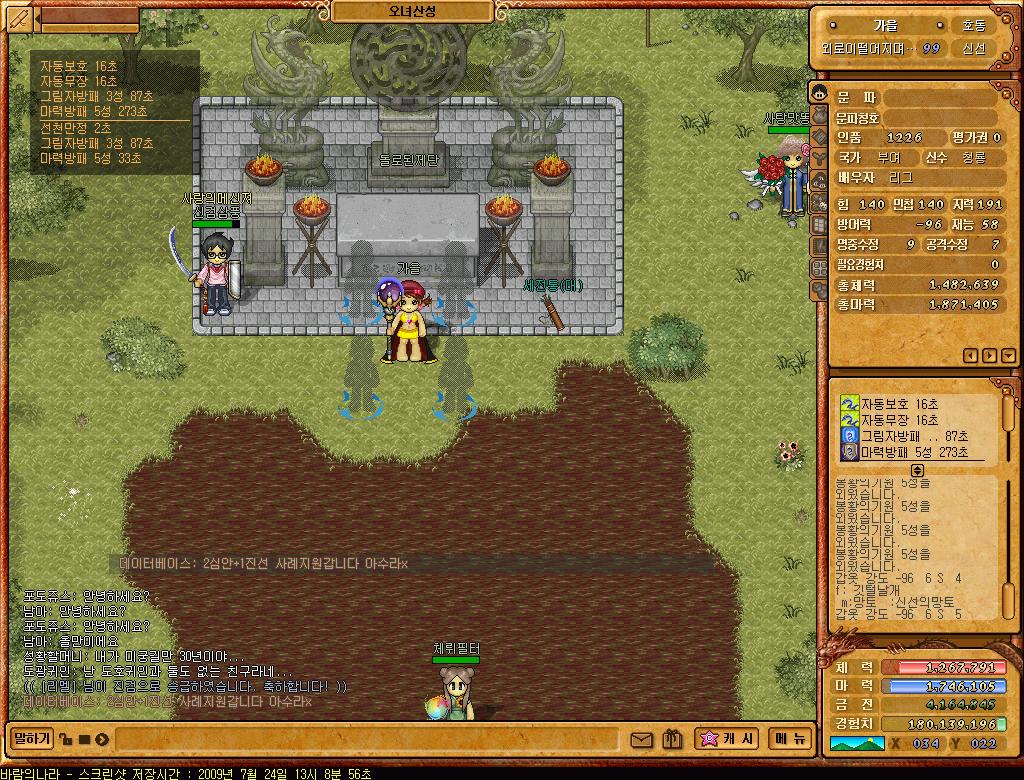Click the 호동 server label button

click(x=973, y=26)
